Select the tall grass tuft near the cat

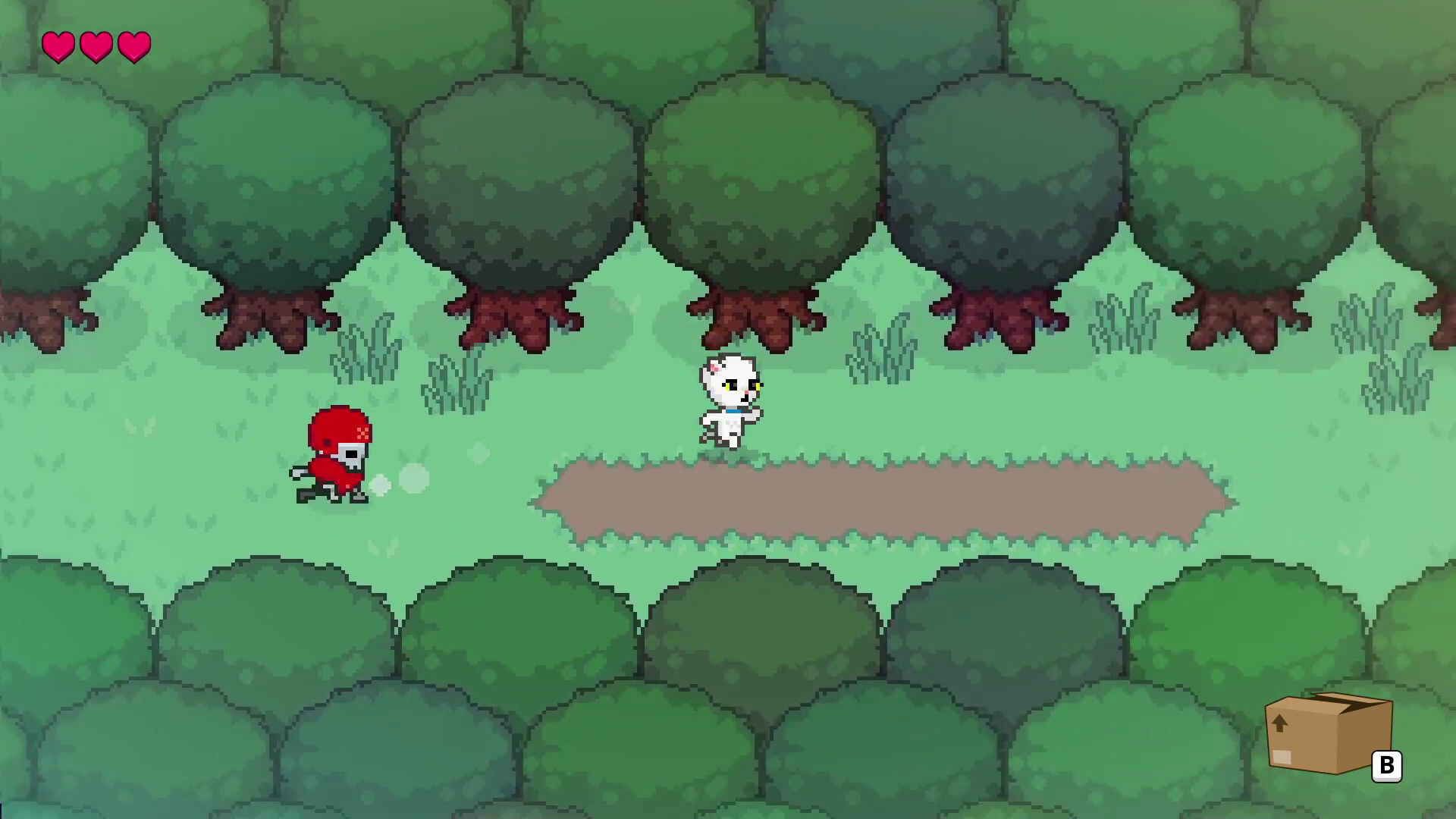click(880, 349)
